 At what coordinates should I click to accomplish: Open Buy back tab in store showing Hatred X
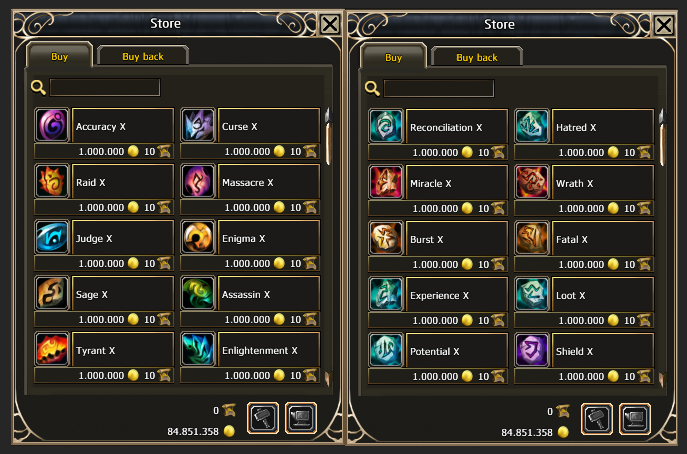coord(477,57)
